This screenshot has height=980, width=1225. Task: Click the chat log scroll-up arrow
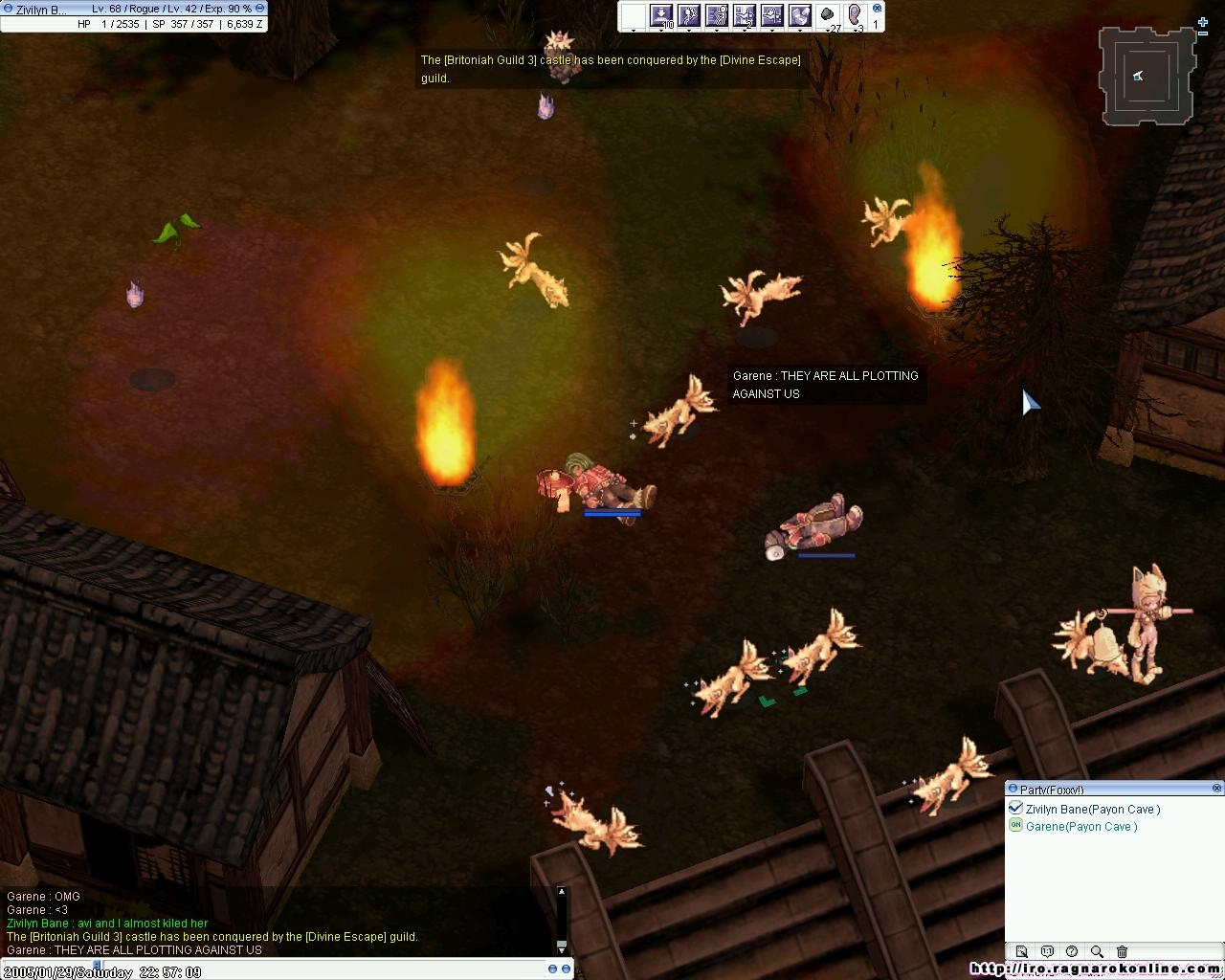(562, 892)
